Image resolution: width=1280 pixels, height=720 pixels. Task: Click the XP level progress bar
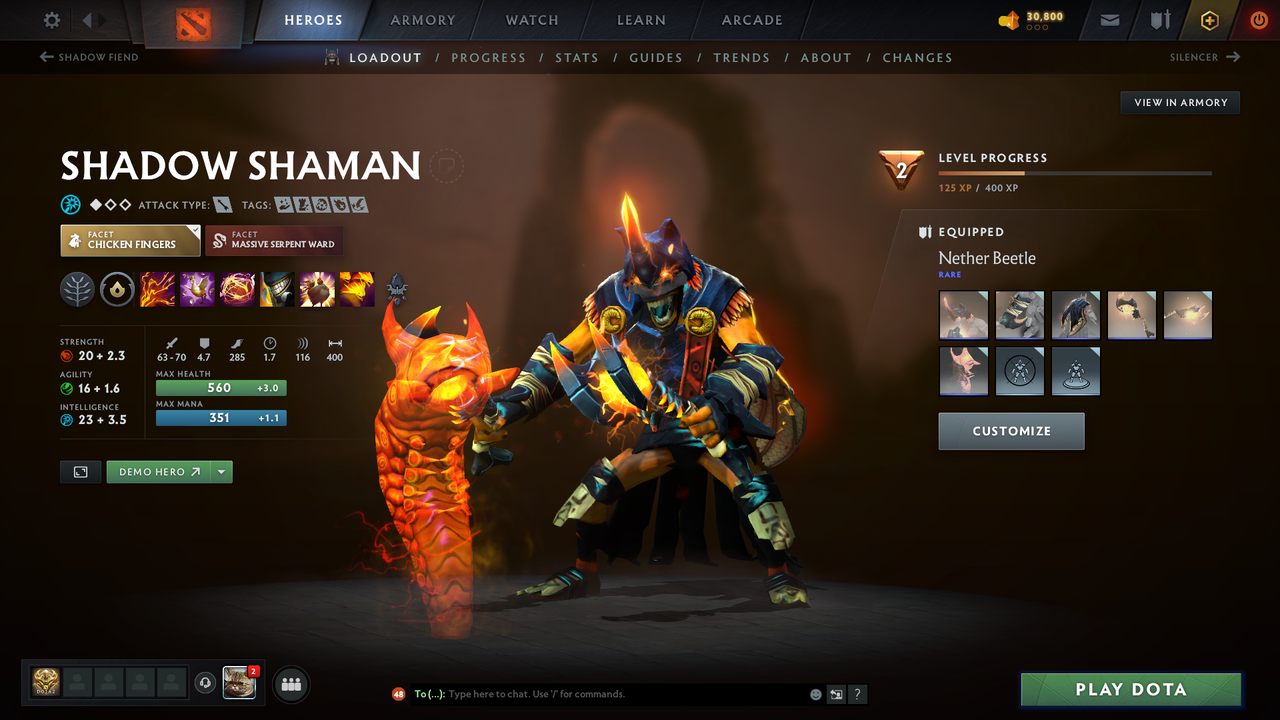pyautogui.click(x=1075, y=171)
